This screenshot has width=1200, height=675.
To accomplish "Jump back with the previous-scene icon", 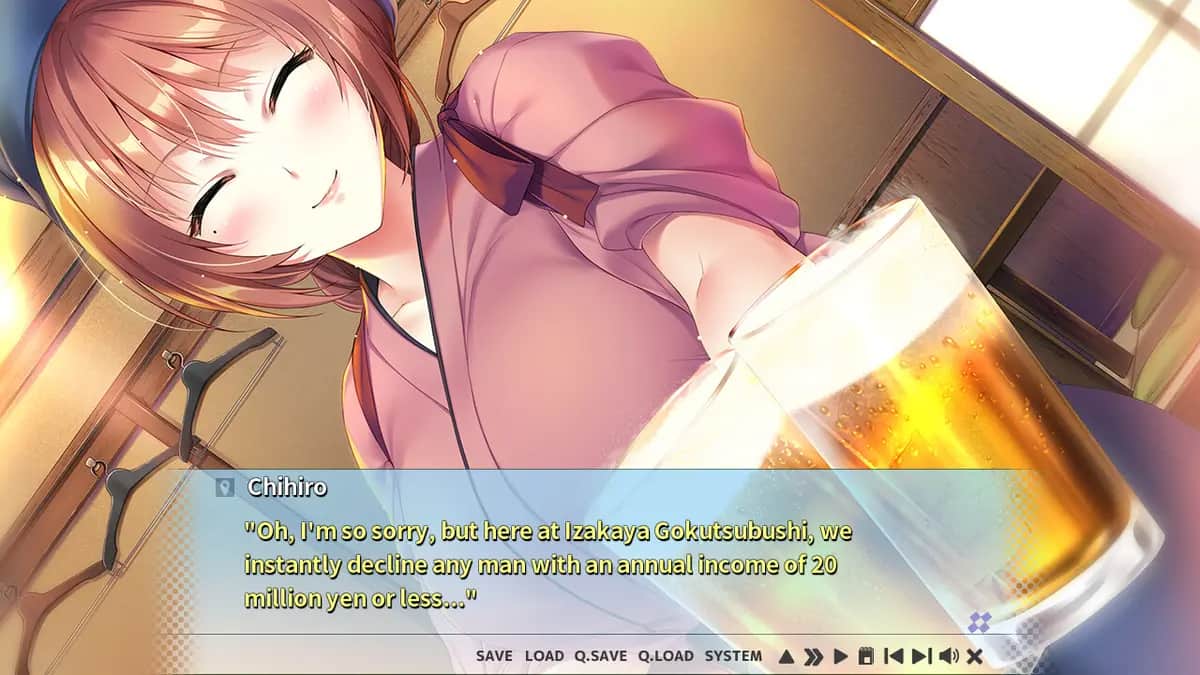I will click(894, 657).
